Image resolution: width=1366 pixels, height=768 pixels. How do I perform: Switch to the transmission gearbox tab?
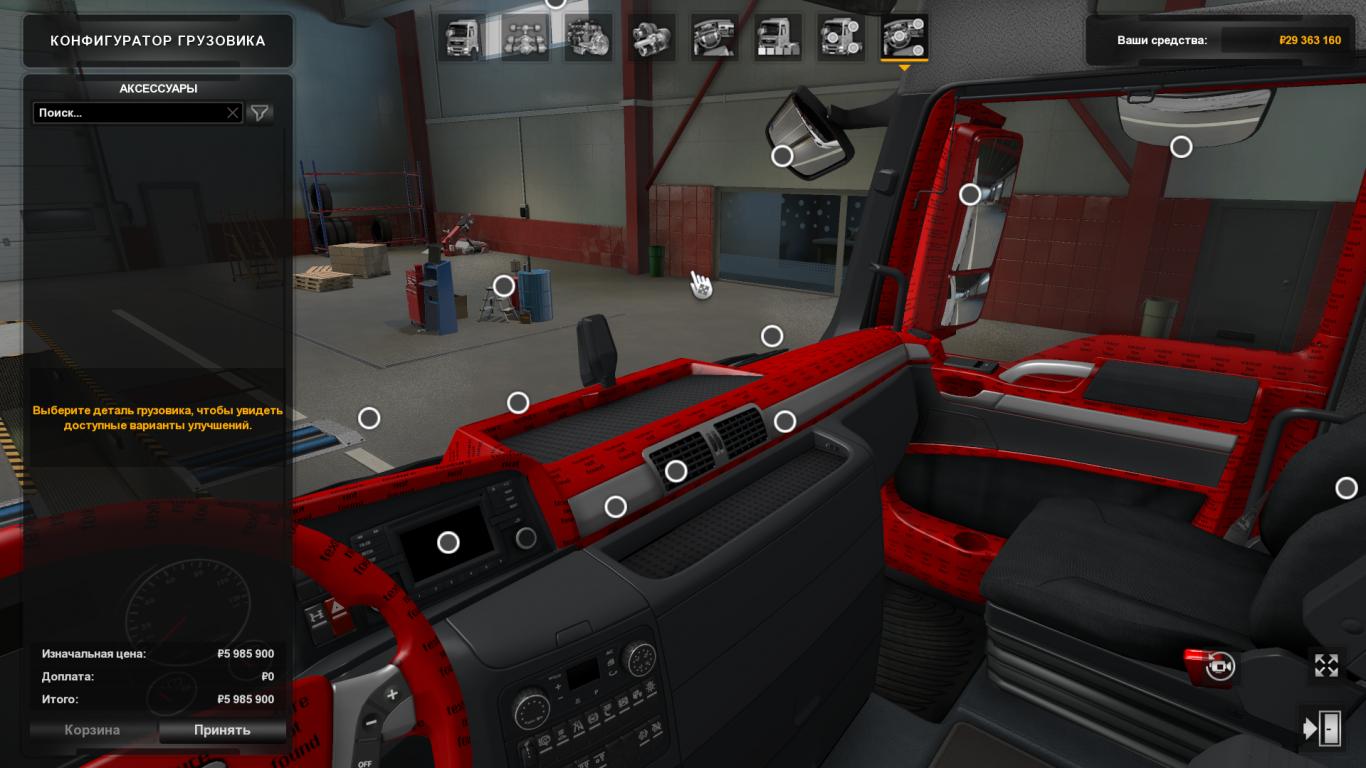(x=651, y=38)
